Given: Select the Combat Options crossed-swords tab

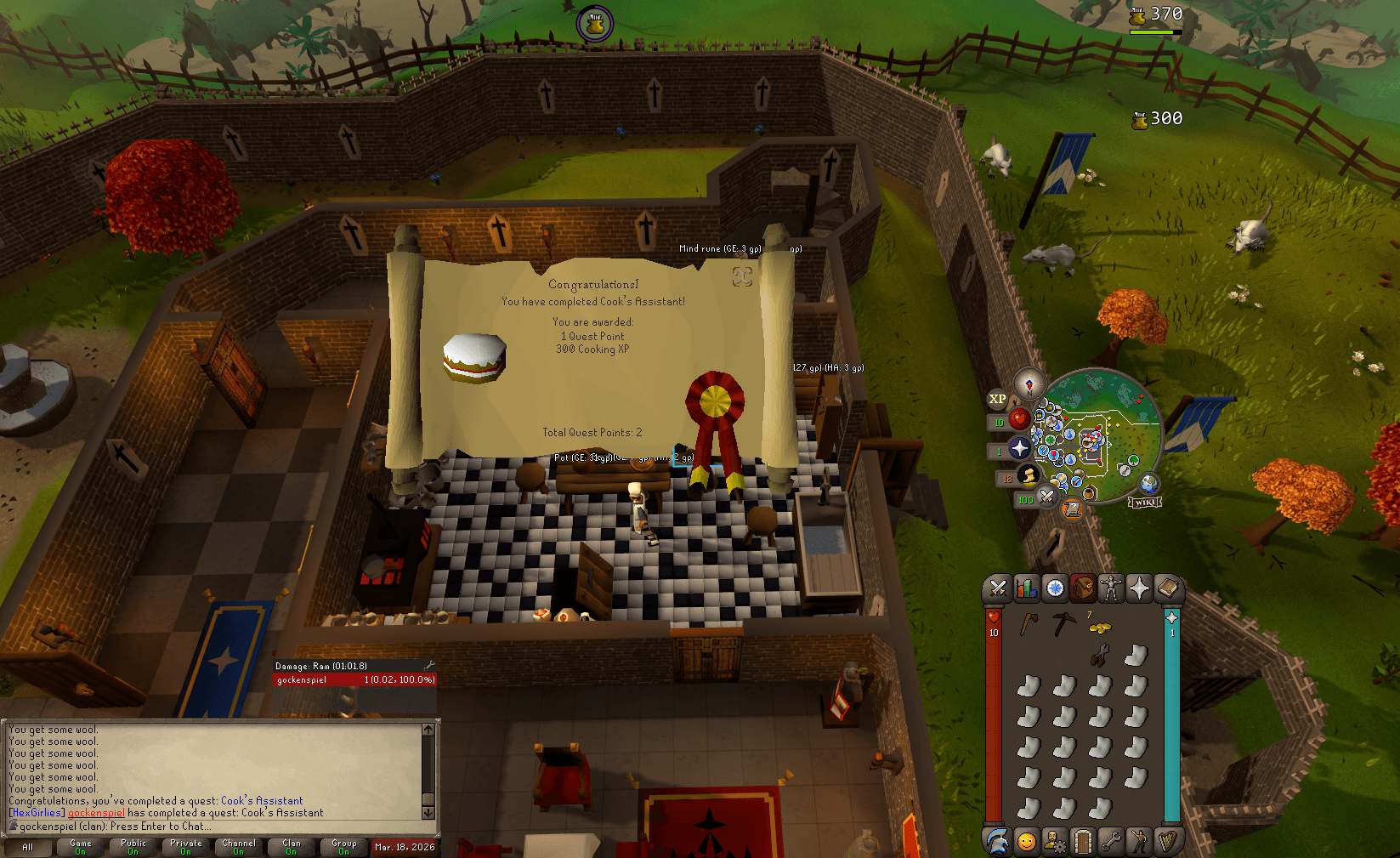Looking at the screenshot, I should click(x=998, y=588).
